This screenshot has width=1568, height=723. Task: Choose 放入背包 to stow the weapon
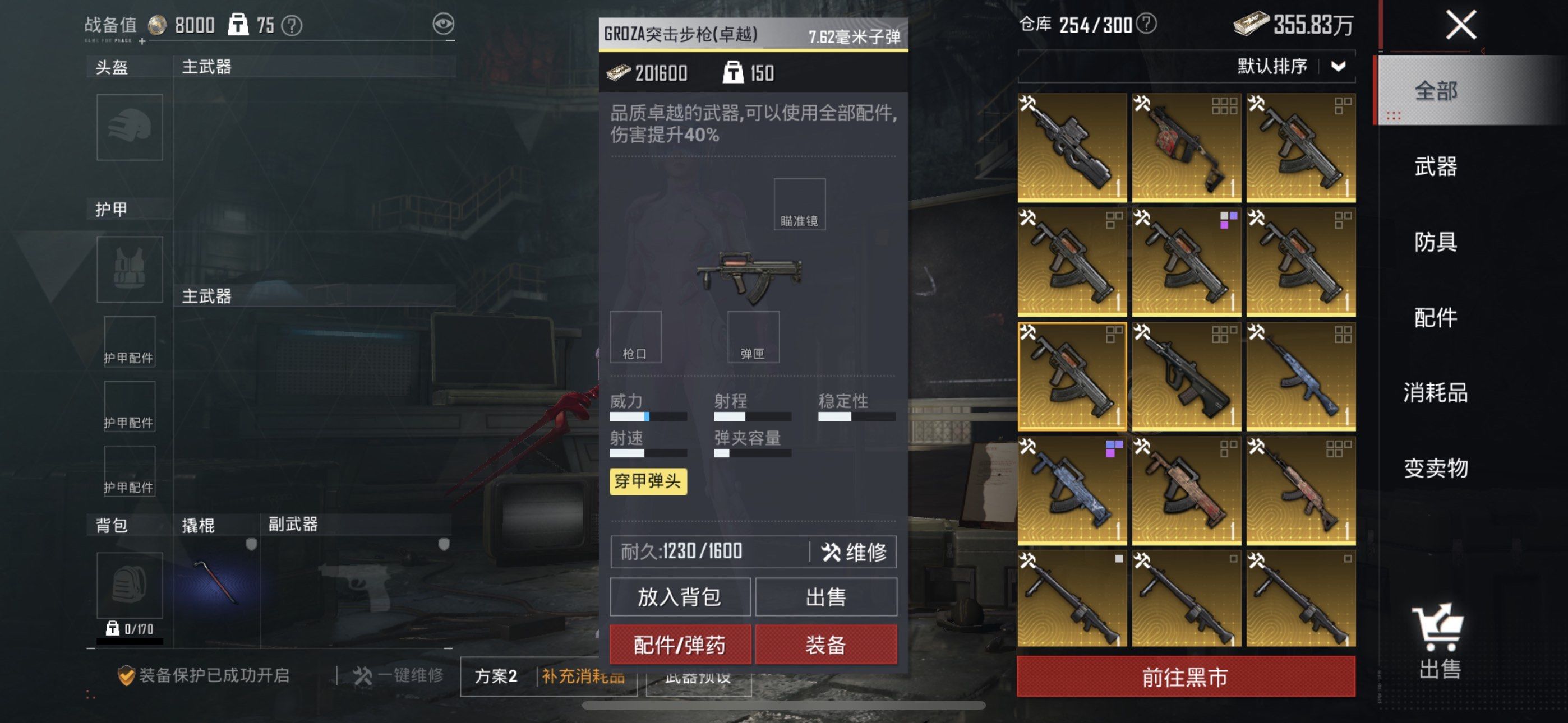[x=680, y=597]
